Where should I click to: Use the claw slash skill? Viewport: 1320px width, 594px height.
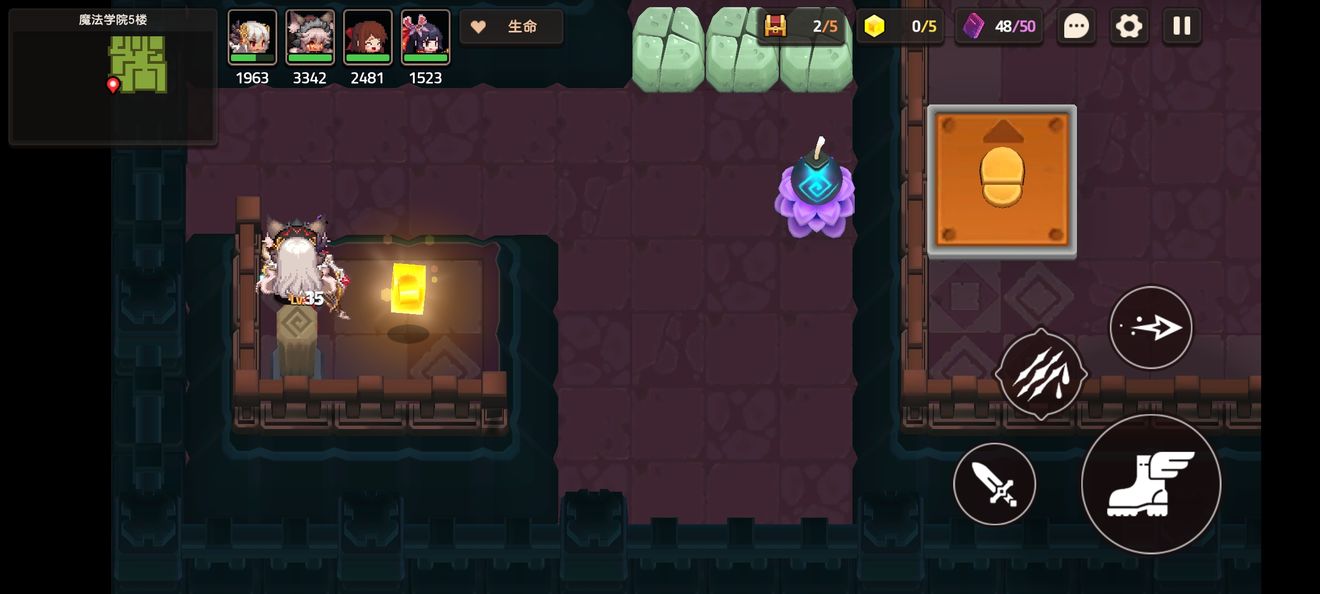tap(1041, 373)
